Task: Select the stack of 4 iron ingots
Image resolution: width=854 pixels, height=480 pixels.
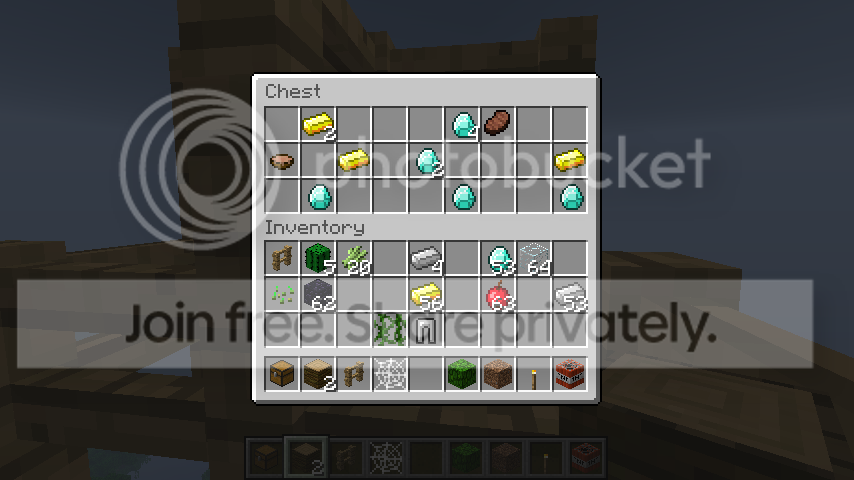Action: click(x=426, y=260)
